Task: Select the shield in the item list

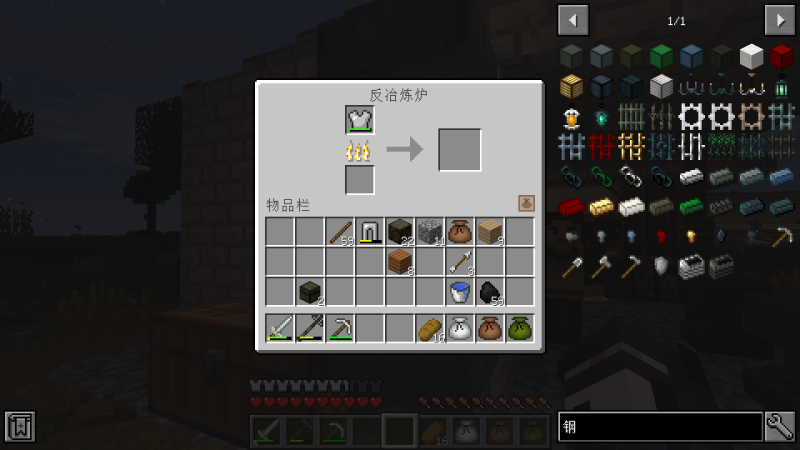Action: 661,266
